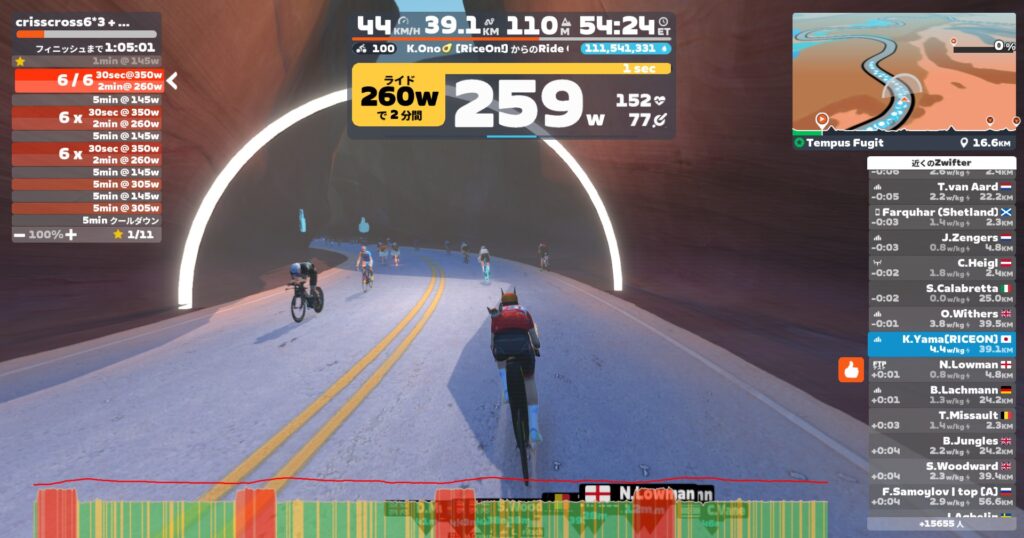
Task: Increase workout intensity with the plus button
Action: 71,234
